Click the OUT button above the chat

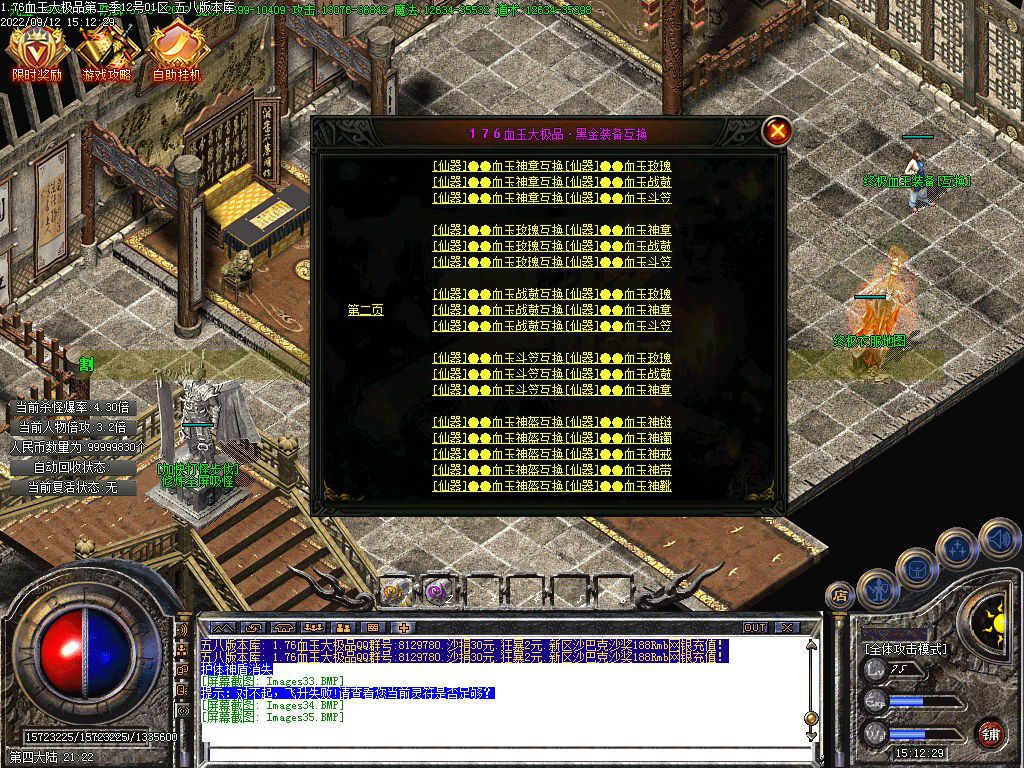point(755,628)
